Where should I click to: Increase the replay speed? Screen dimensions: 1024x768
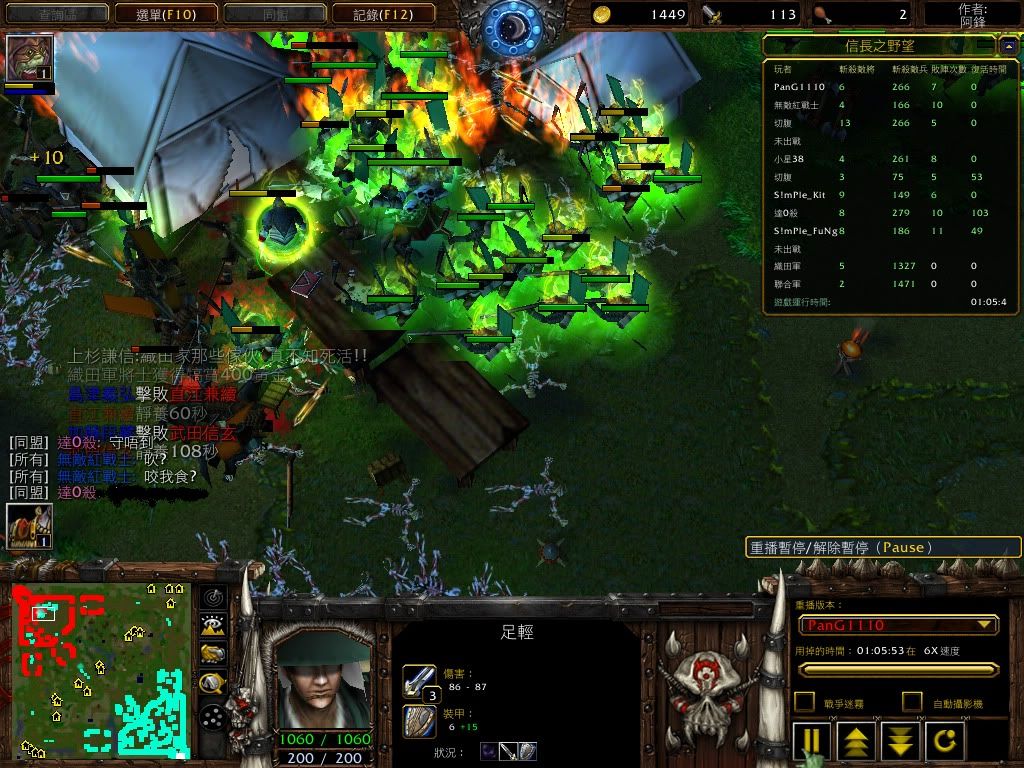[x=857, y=741]
